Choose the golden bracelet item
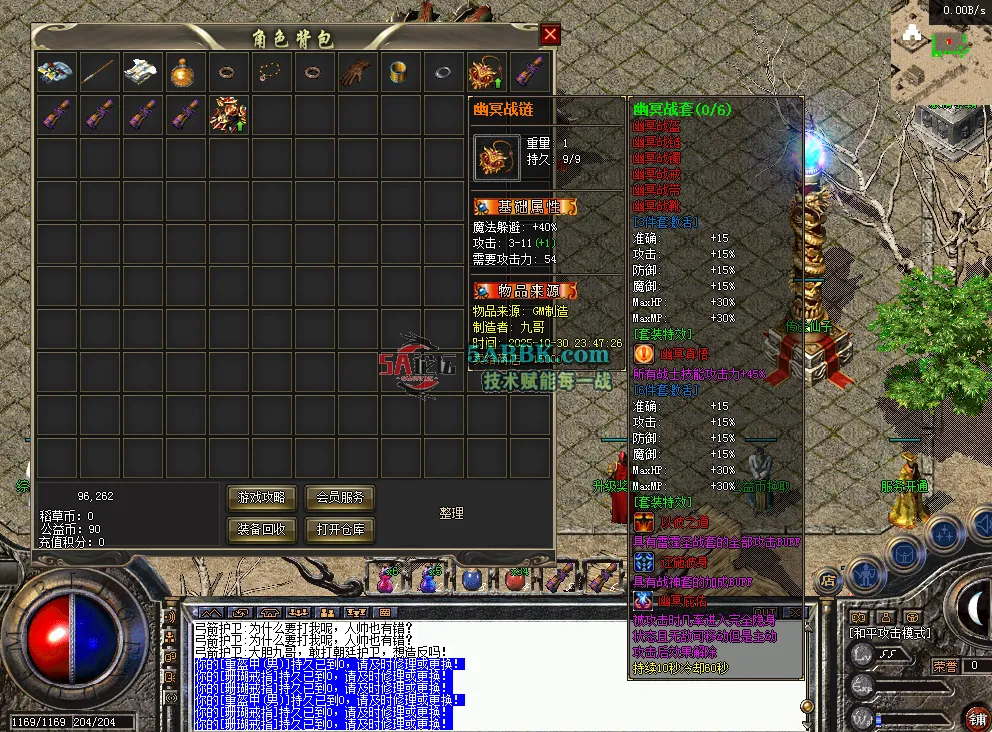Viewport: 992px width, 732px height. click(x=399, y=72)
